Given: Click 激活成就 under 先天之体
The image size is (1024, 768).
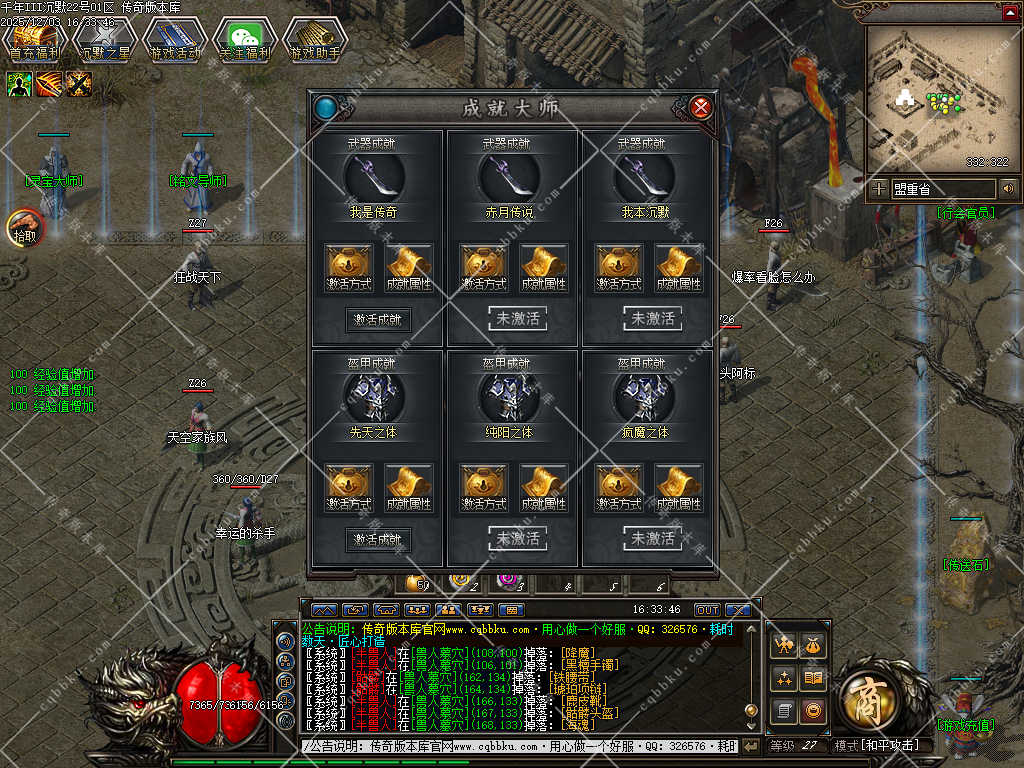Looking at the screenshot, I should coord(378,539).
